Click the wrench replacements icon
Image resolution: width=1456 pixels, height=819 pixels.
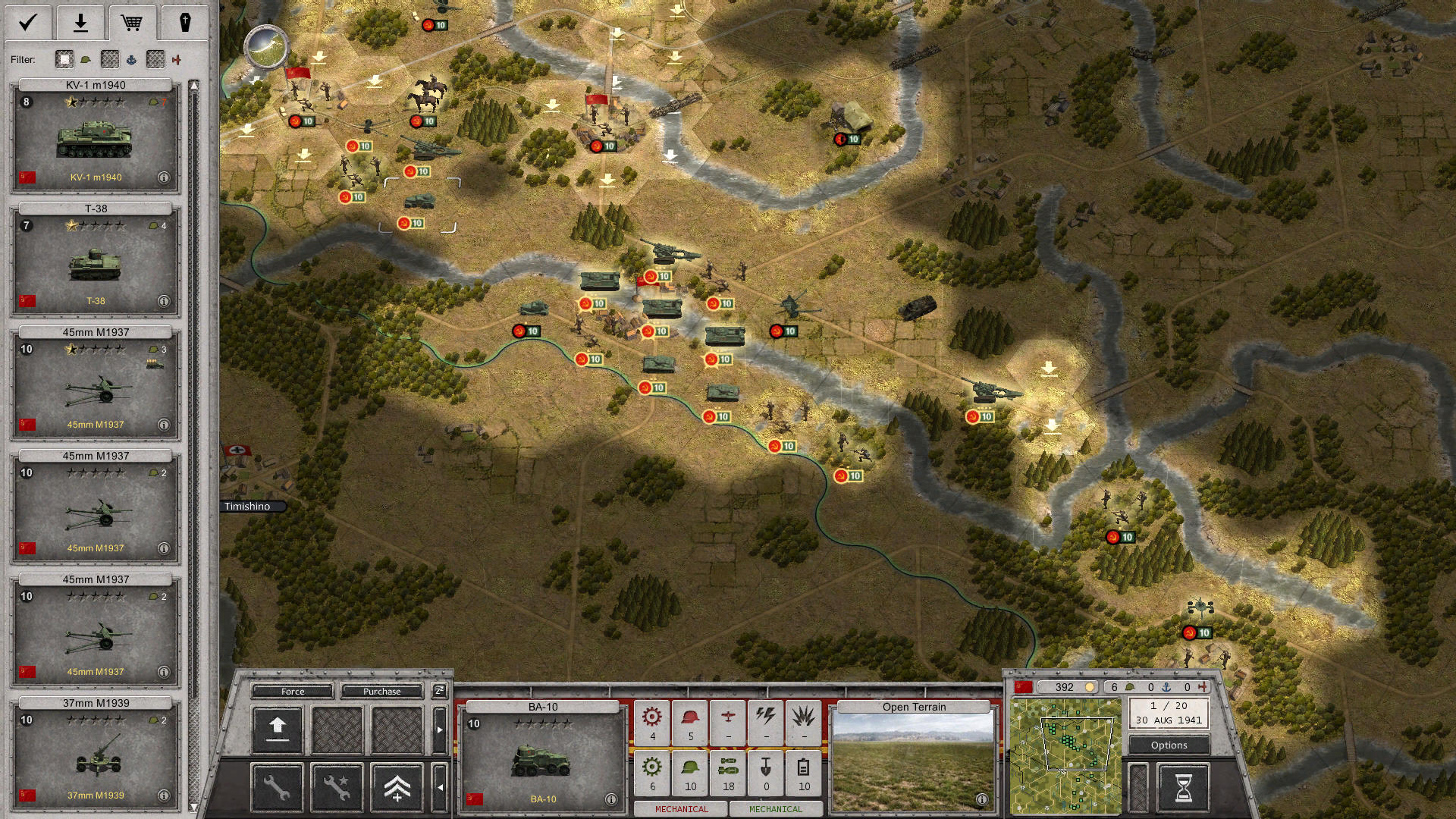click(x=277, y=789)
